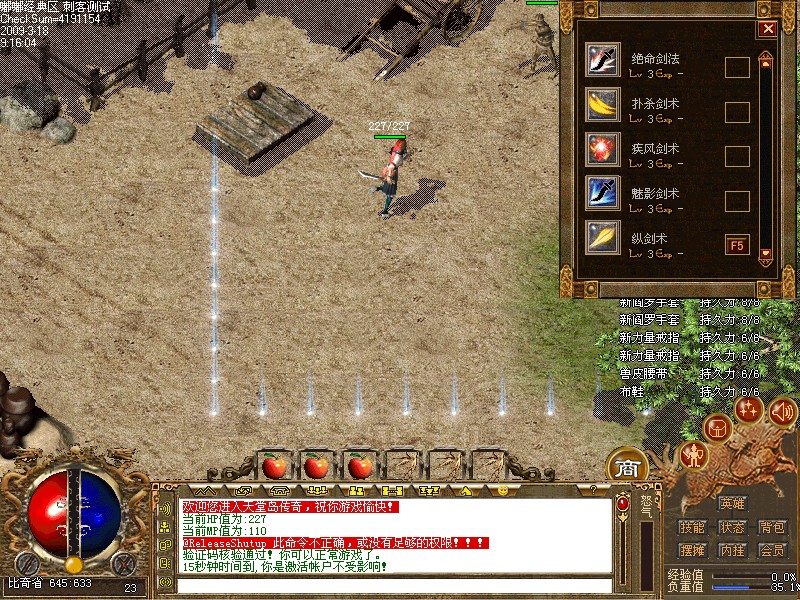
Task: Click the round warrior figure icon
Action: [692, 456]
